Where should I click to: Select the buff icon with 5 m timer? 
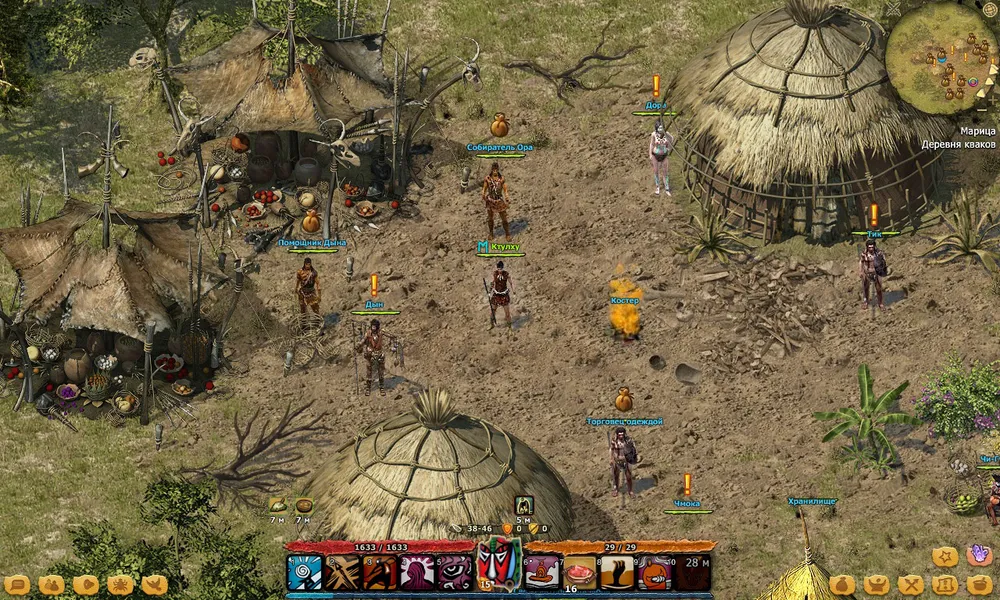coord(524,505)
